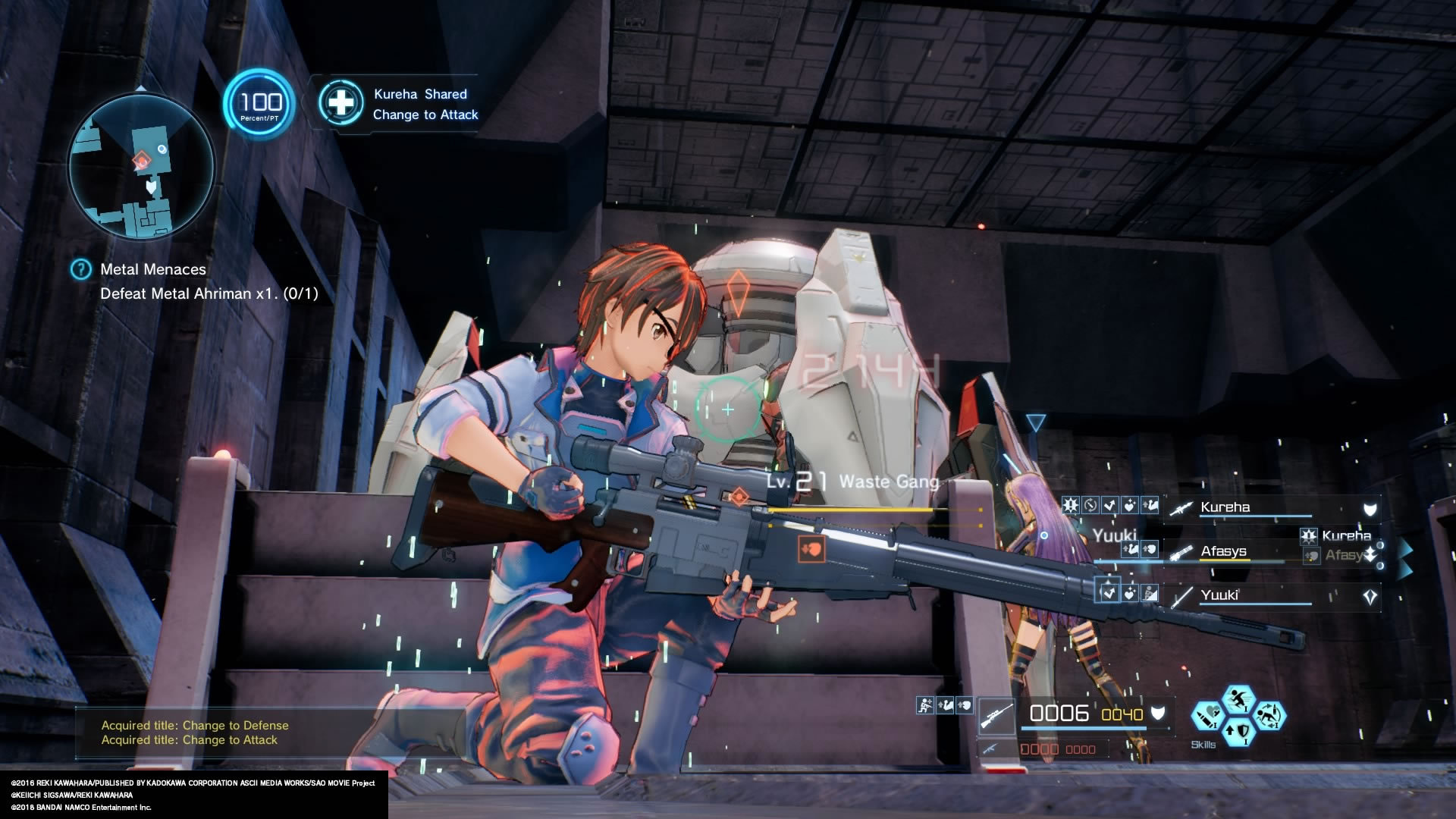Click the shield-up defense skill icon
1456x819 pixels.
(x=1238, y=733)
